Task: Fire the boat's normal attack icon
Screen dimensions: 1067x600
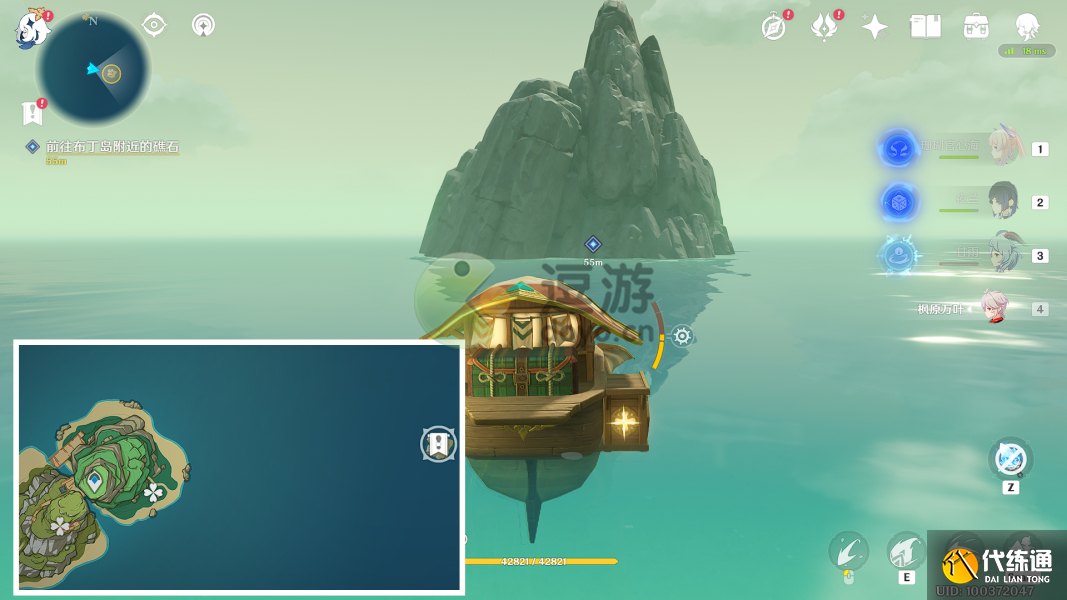Action: [x=849, y=550]
